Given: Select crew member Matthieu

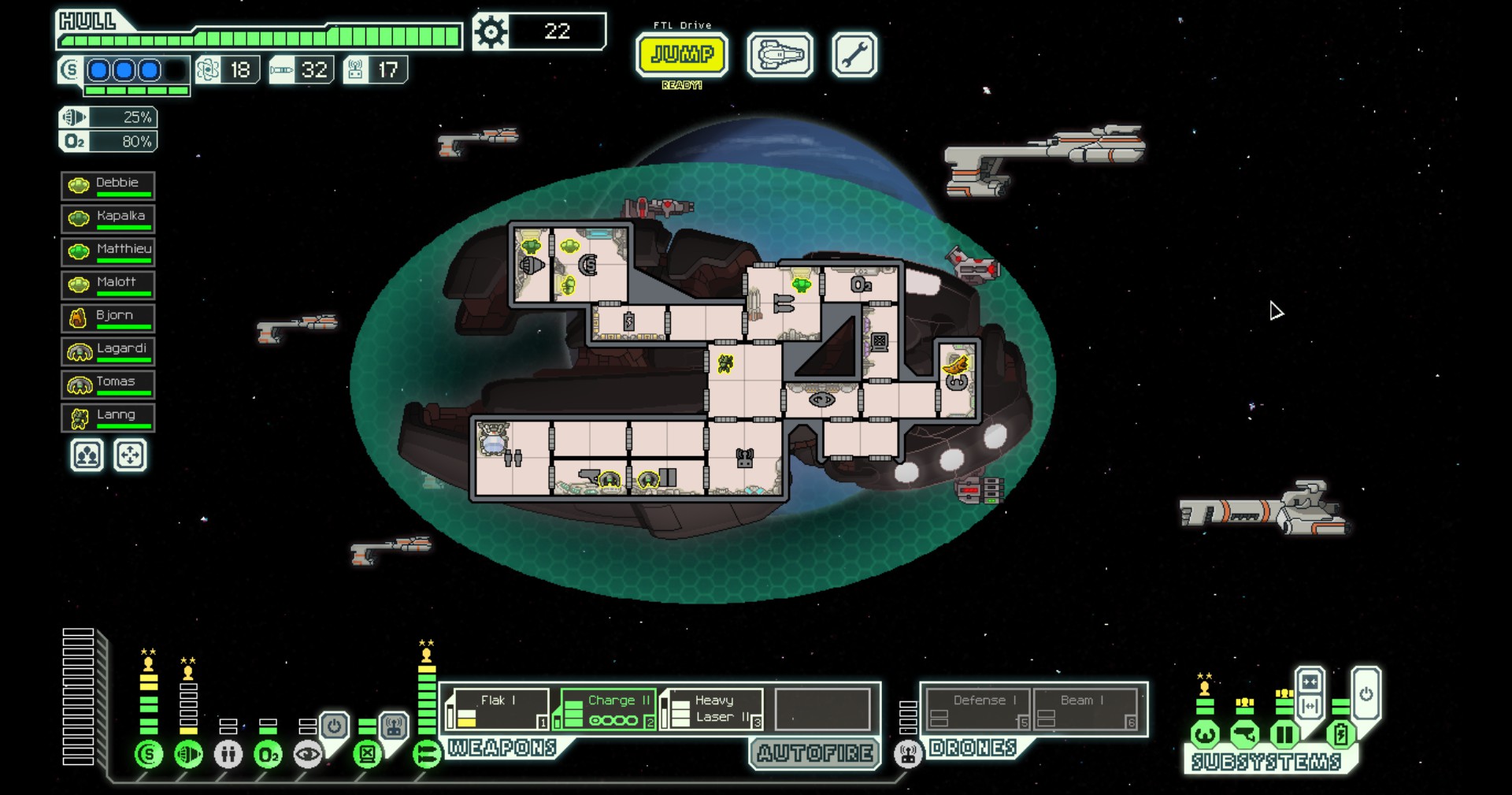Looking at the screenshot, I should (x=108, y=252).
